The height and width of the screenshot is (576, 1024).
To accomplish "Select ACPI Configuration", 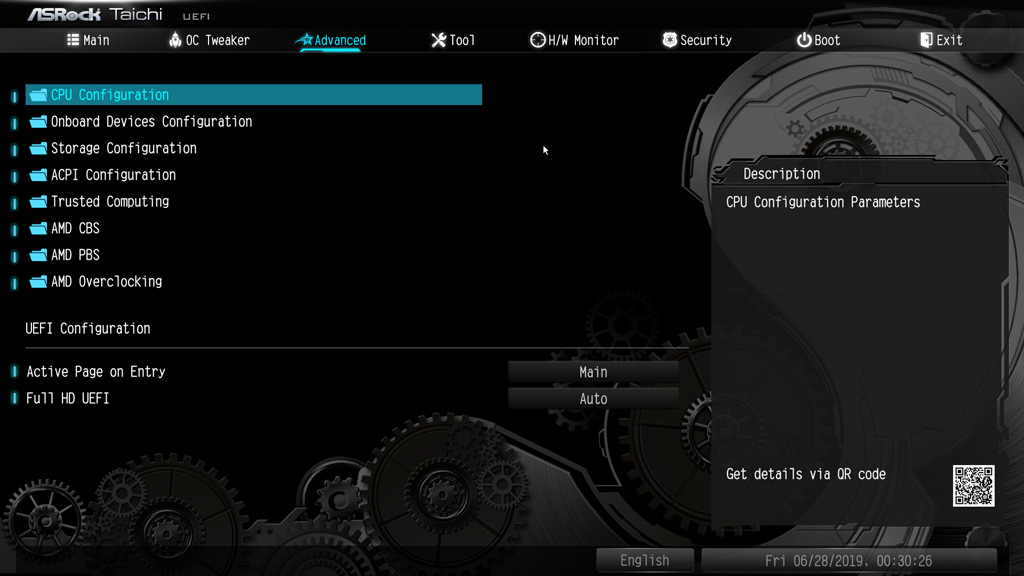I will coord(113,175).
